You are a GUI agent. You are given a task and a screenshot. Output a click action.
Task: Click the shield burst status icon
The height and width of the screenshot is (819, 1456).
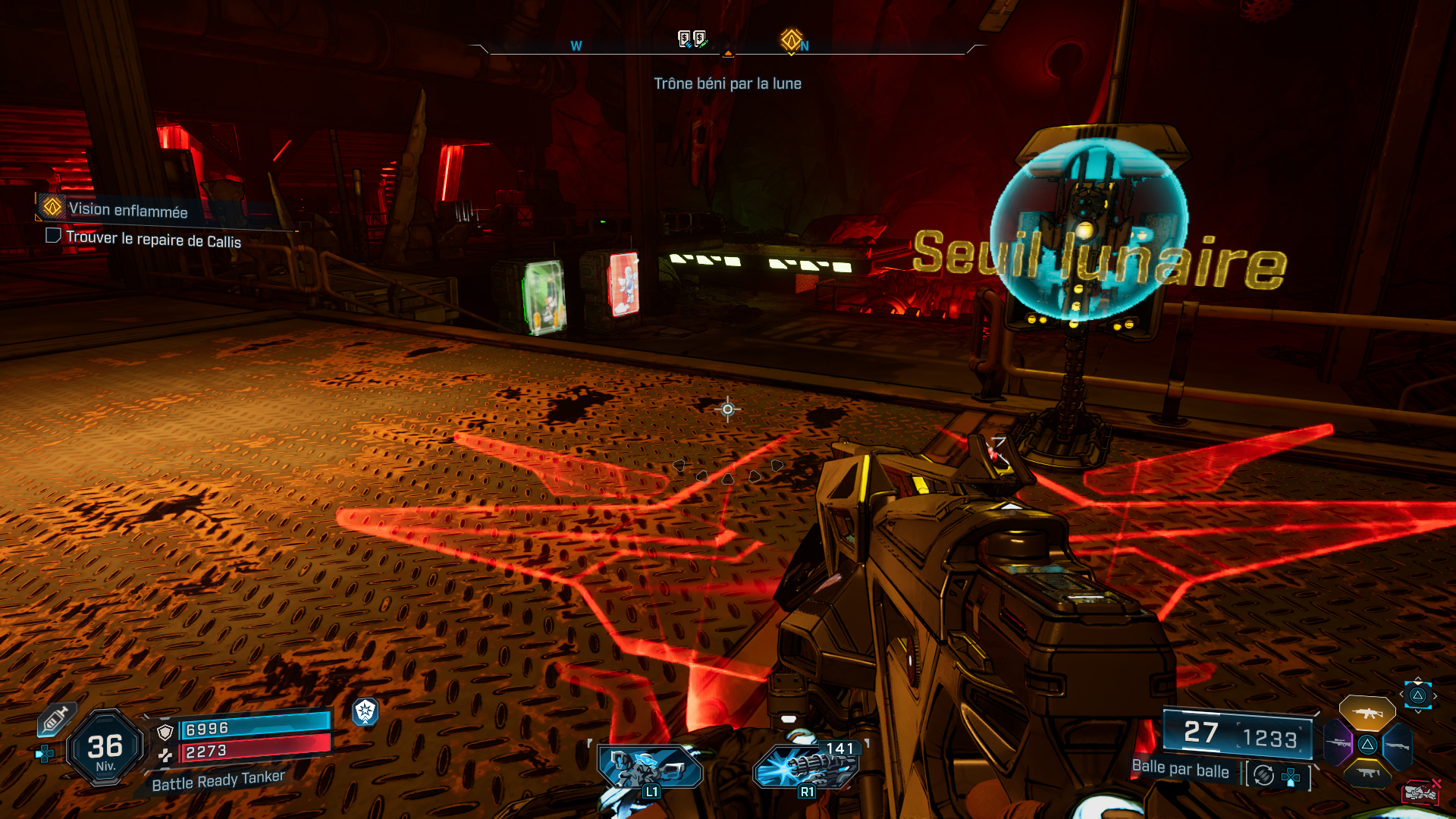[x=366, y=711]
